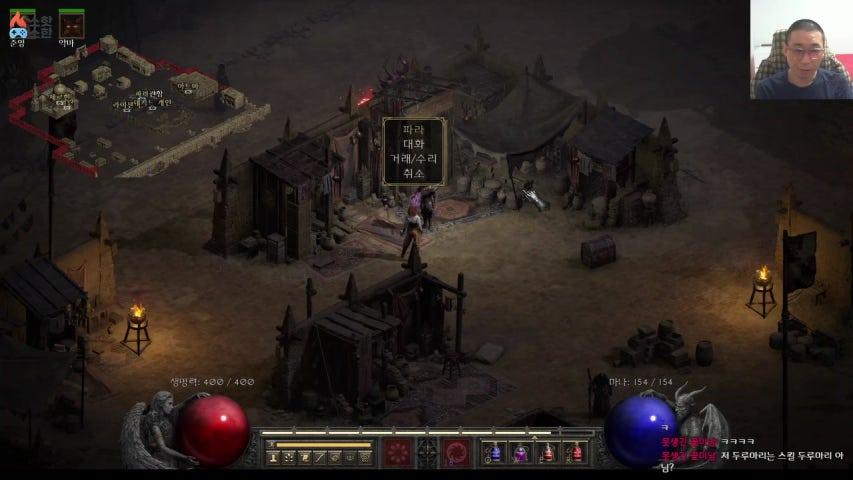Use the purple rejuvenation potion in the belt
Viewport: 853px width, 480px height.
(520, 453)
